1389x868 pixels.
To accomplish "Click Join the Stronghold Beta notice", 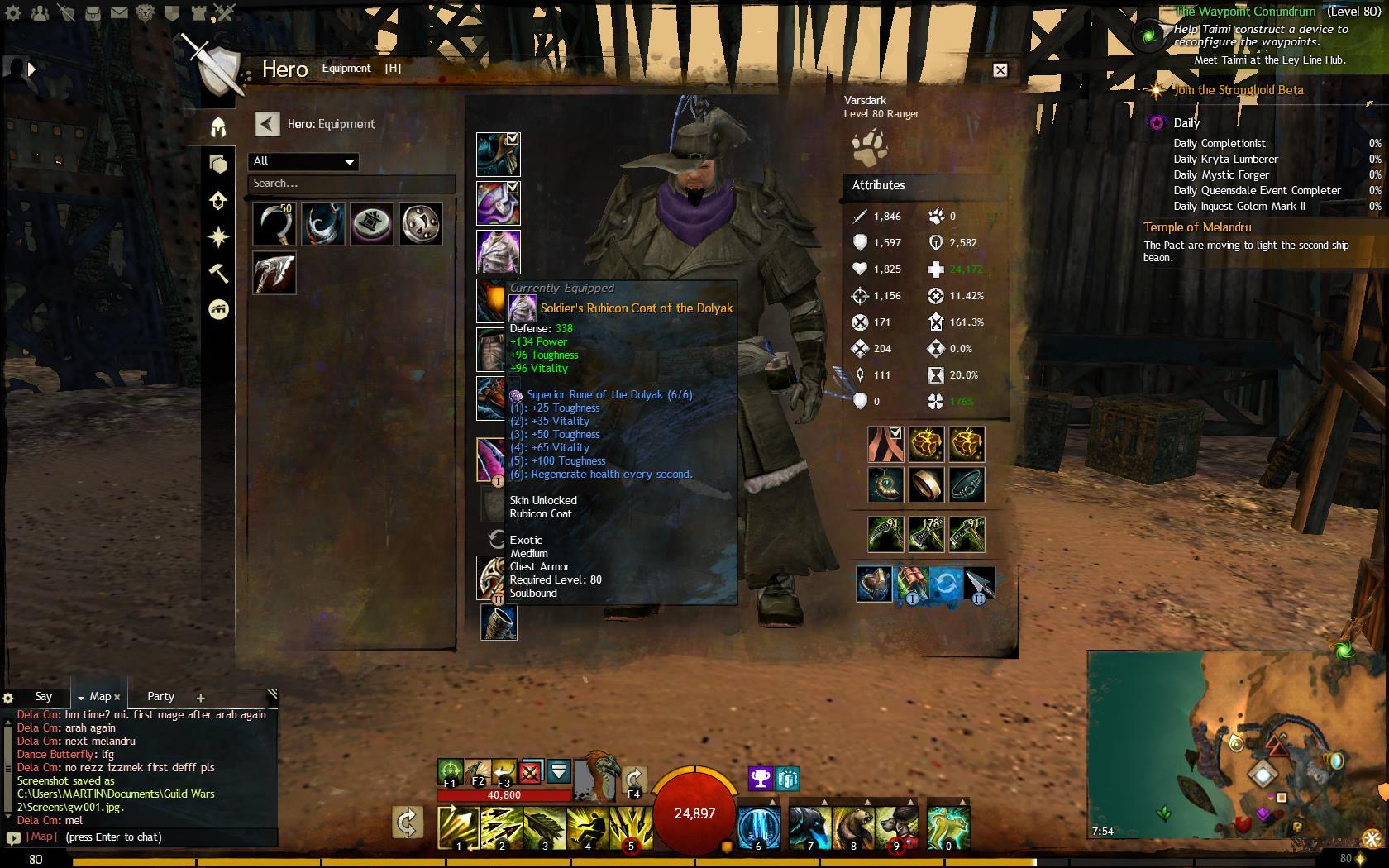I will 1238,90.
